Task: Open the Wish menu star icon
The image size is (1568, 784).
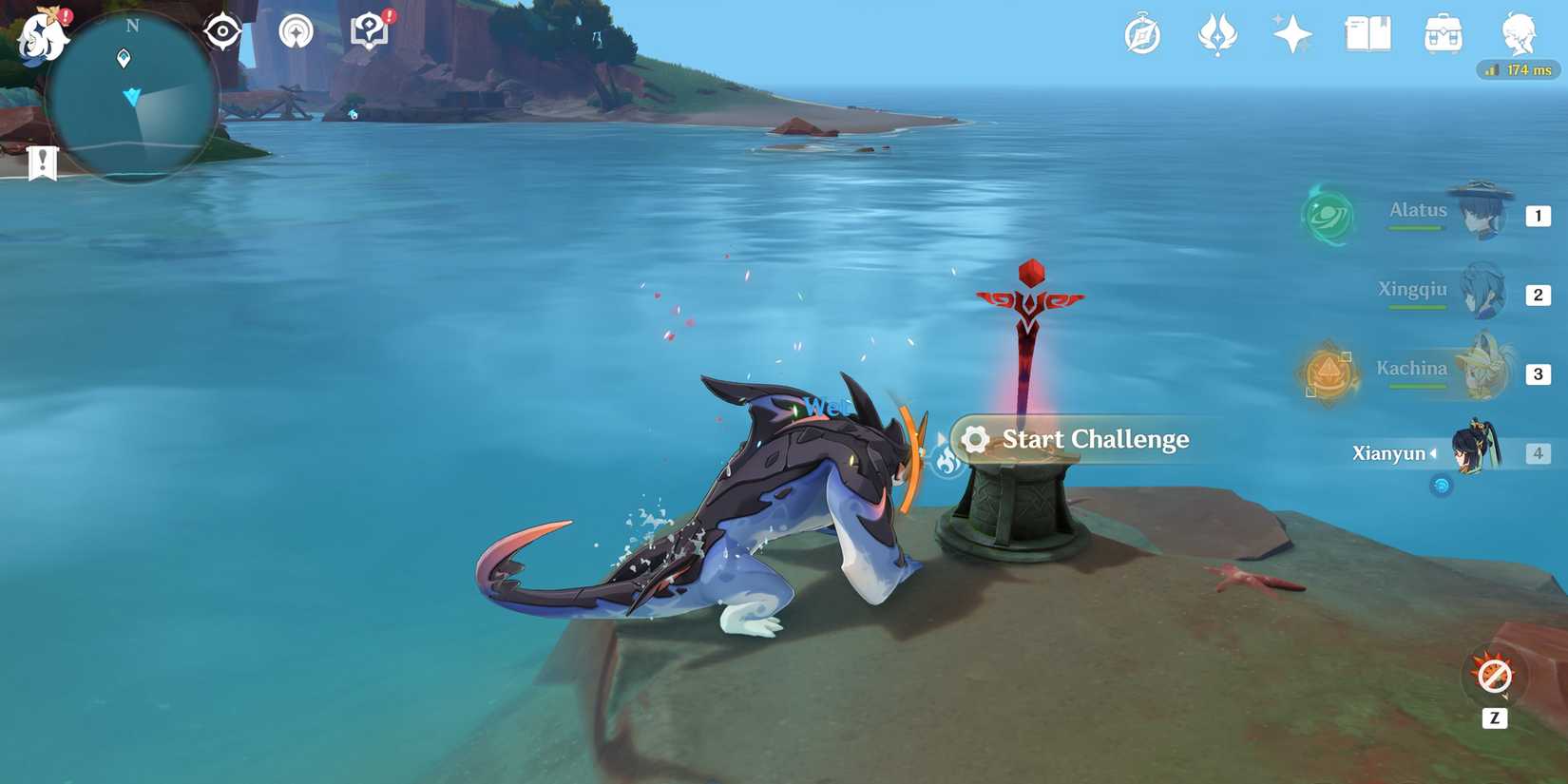Action: (x=1292, y=33)
